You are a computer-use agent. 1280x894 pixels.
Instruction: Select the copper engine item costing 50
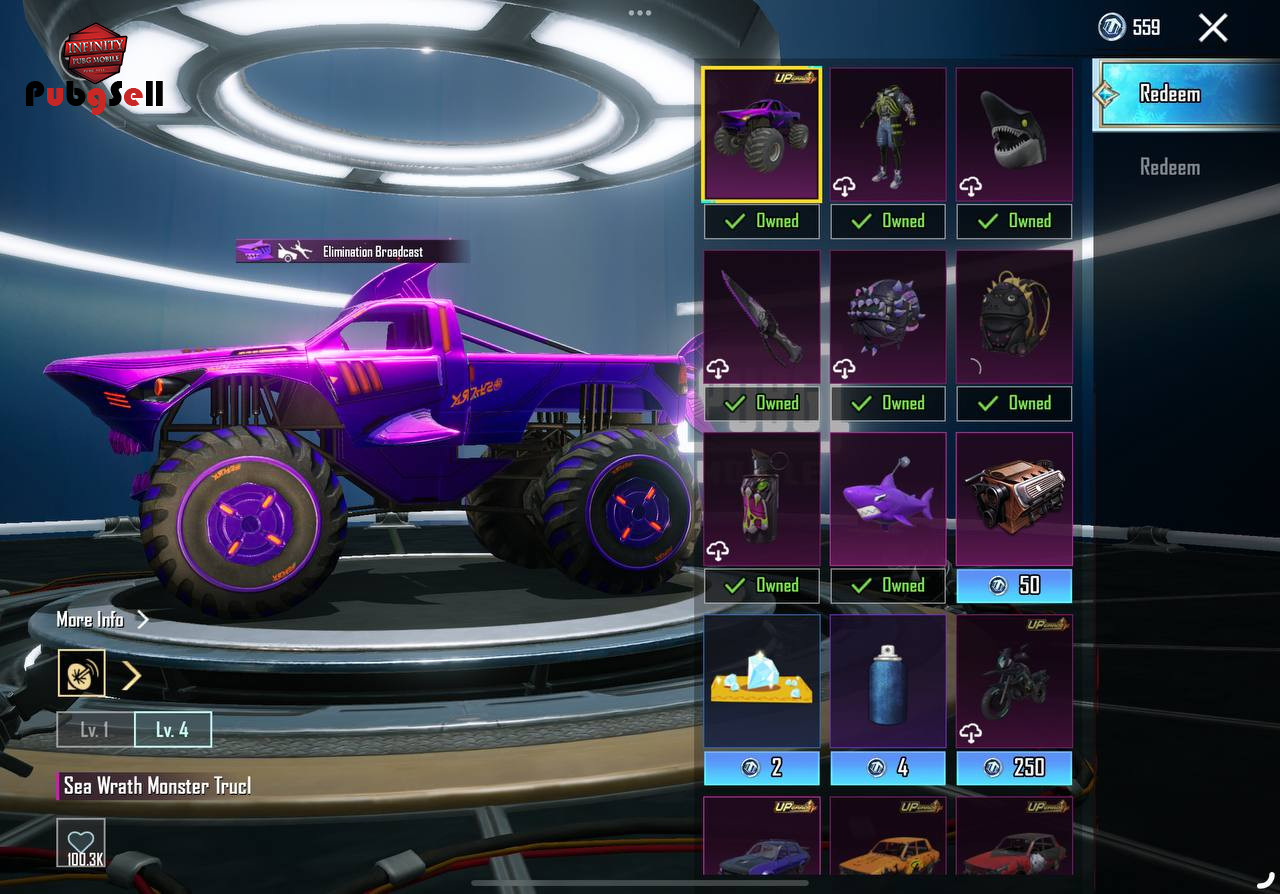tap(1014, 499)
